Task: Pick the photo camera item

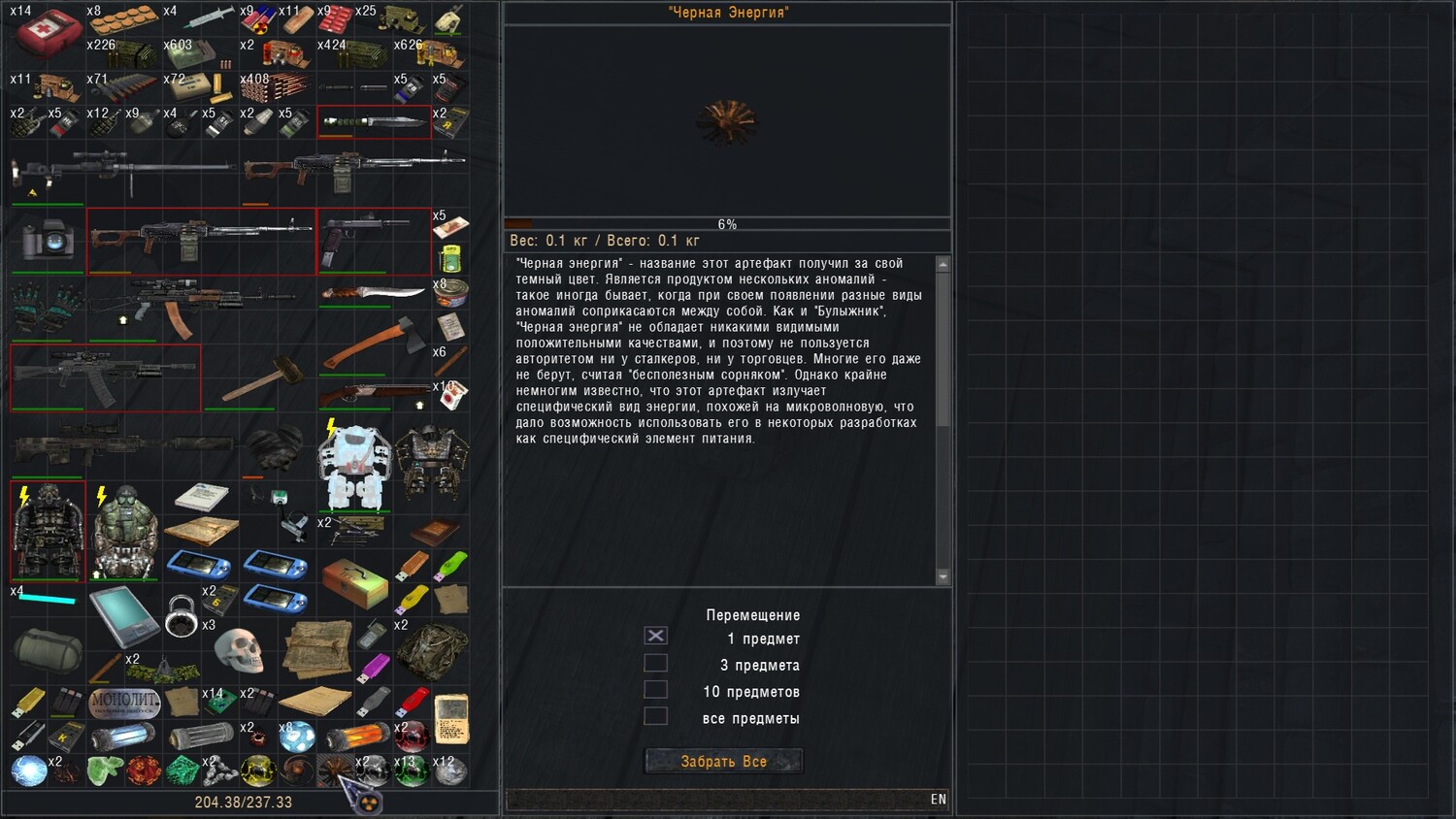Action: (x=46, y=239)
